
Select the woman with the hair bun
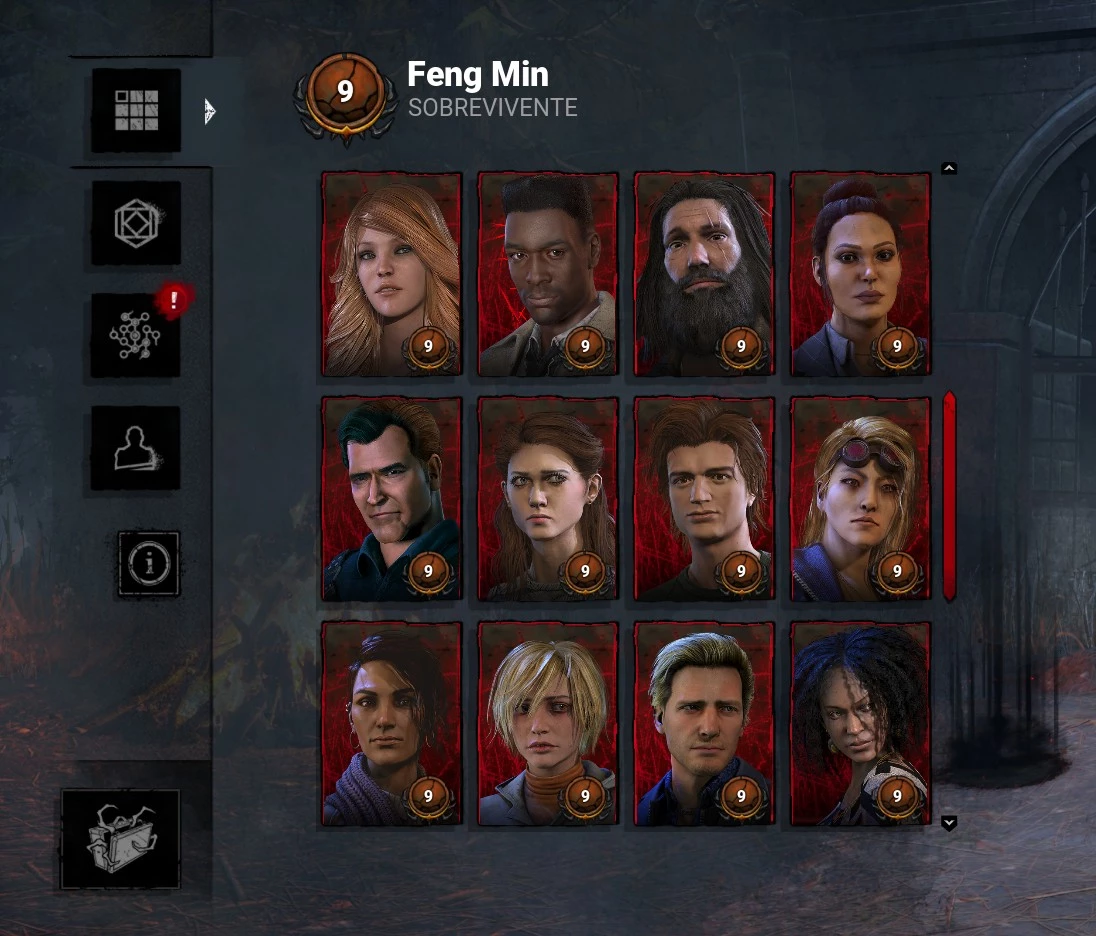(x=860, y=274)
